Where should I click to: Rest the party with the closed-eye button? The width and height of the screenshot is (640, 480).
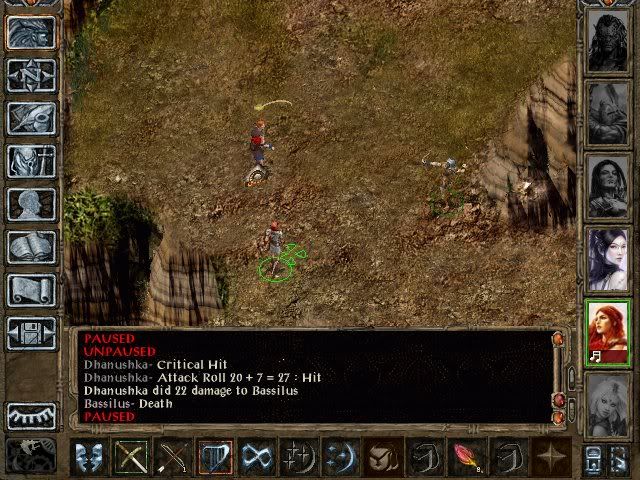coord(30,415)
